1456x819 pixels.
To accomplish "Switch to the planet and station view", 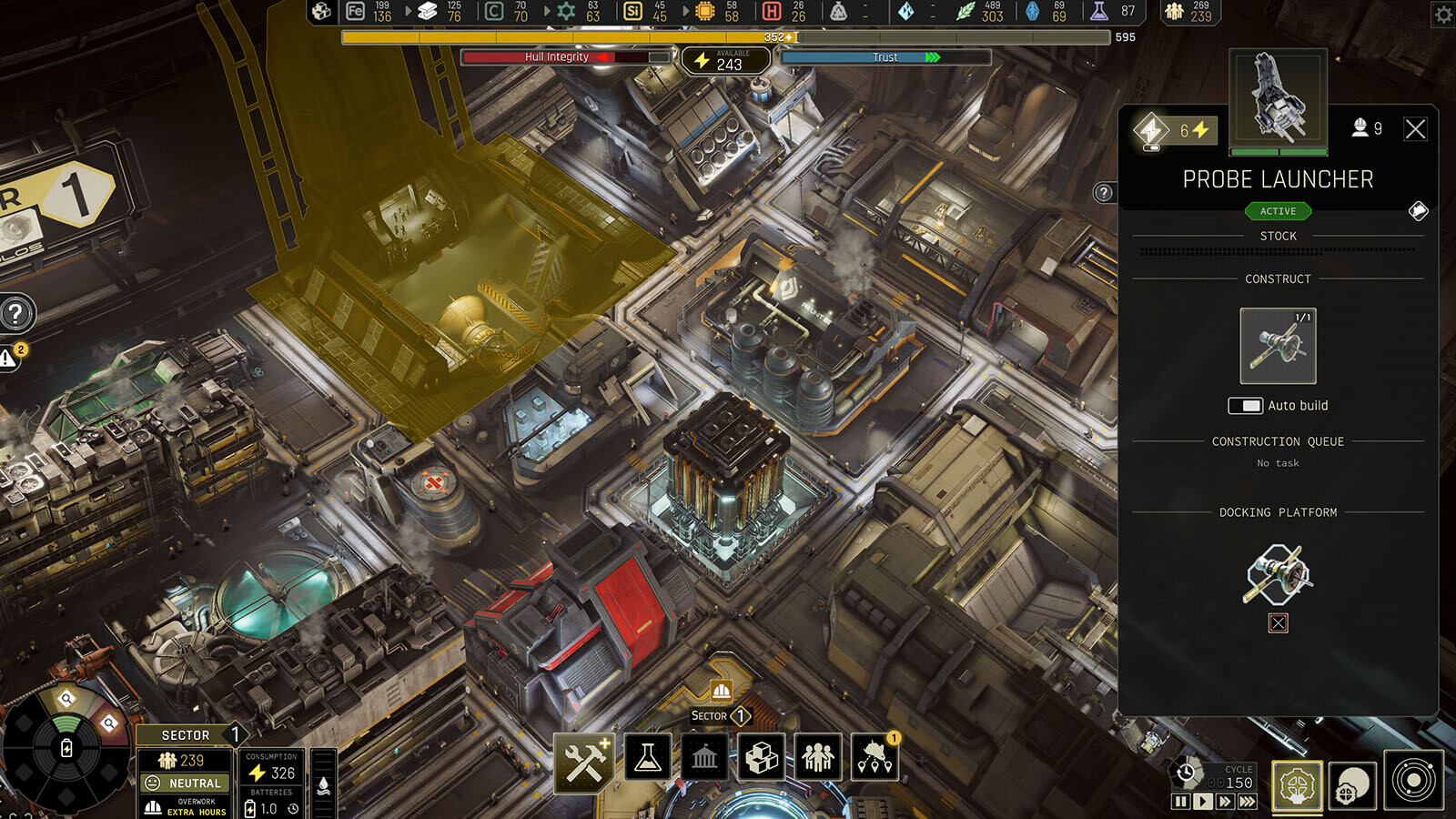I will click(1352, 785).
